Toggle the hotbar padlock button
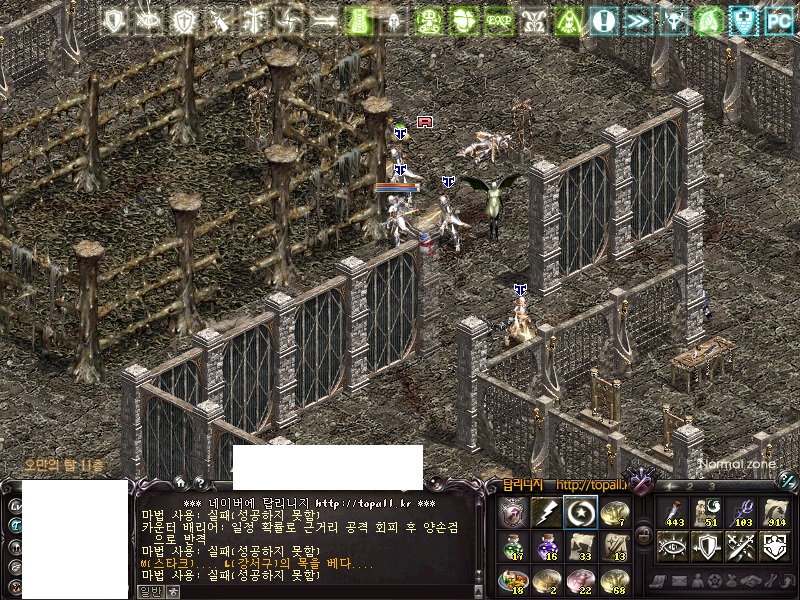800x600 pixels. click(644, 536)
